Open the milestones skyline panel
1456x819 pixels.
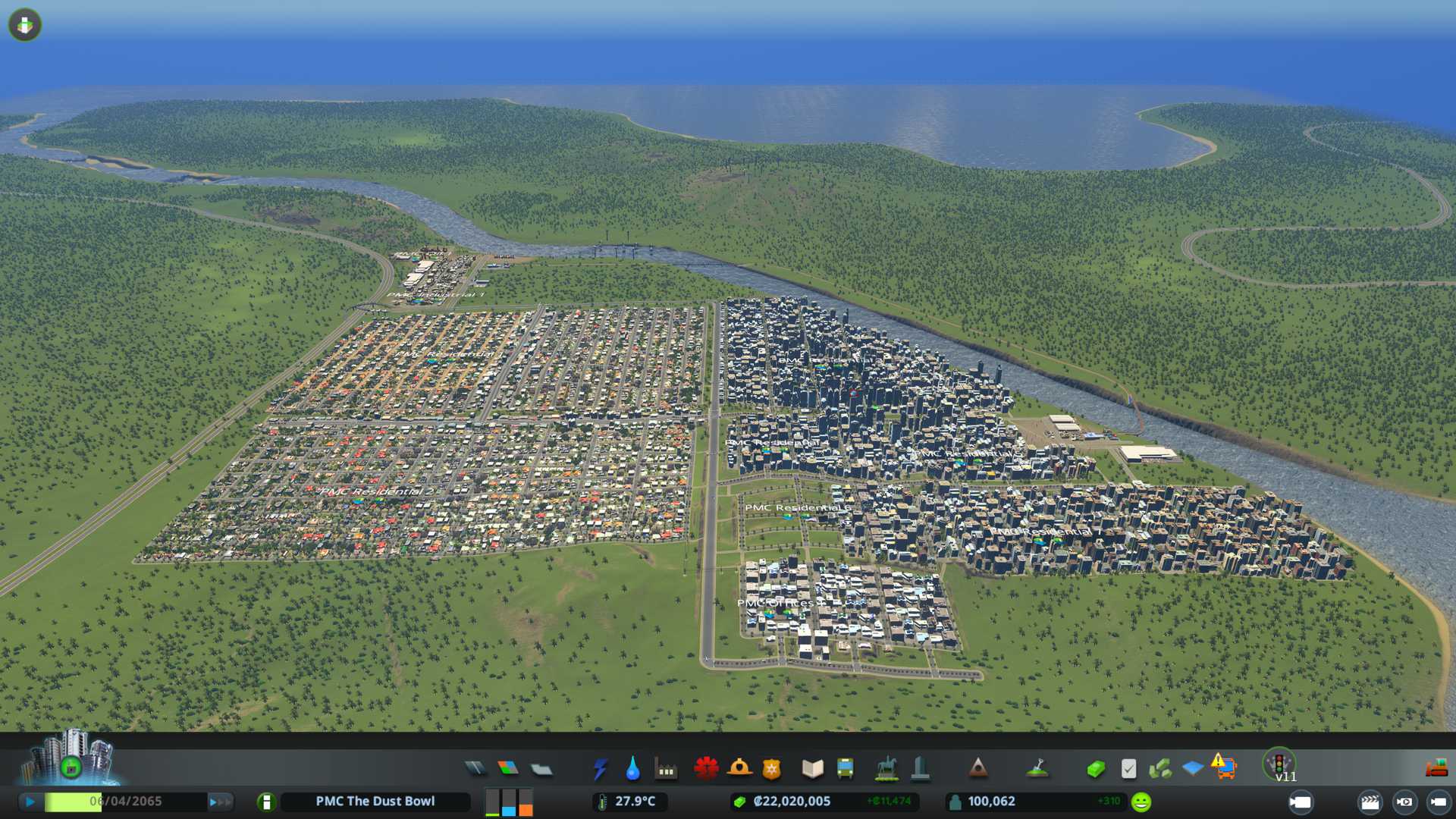click(x=71, y=758)
